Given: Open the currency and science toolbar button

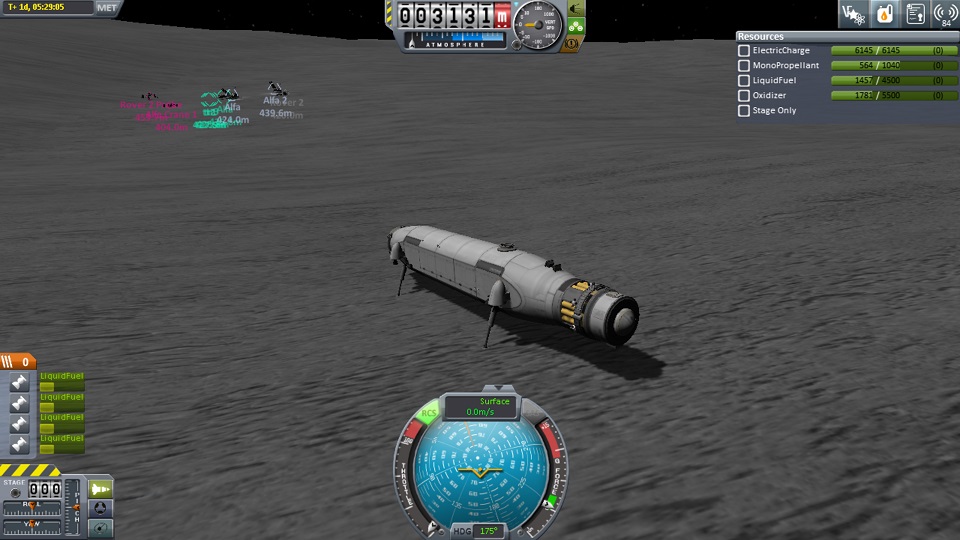Looking at the screenshot, I should coord(853,13).
